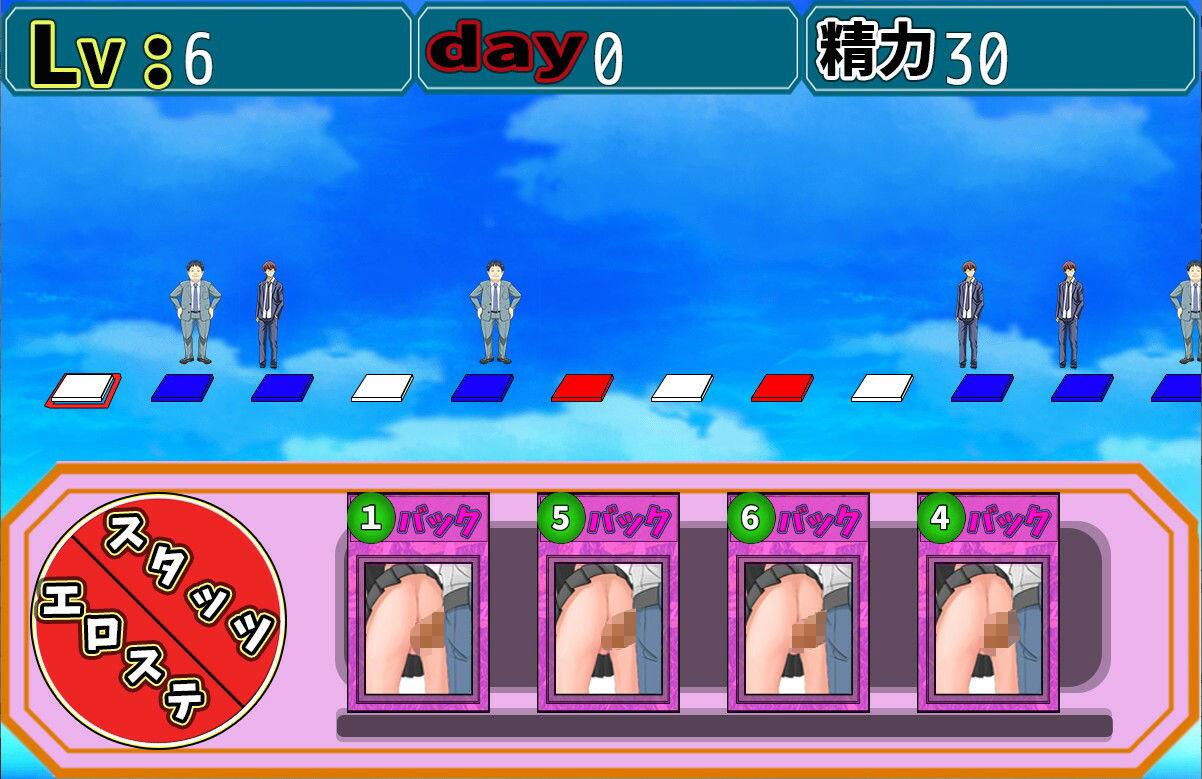The image size is (1202, 779).
Task: Open the エロステ status screen
Action: click(120, 660)
